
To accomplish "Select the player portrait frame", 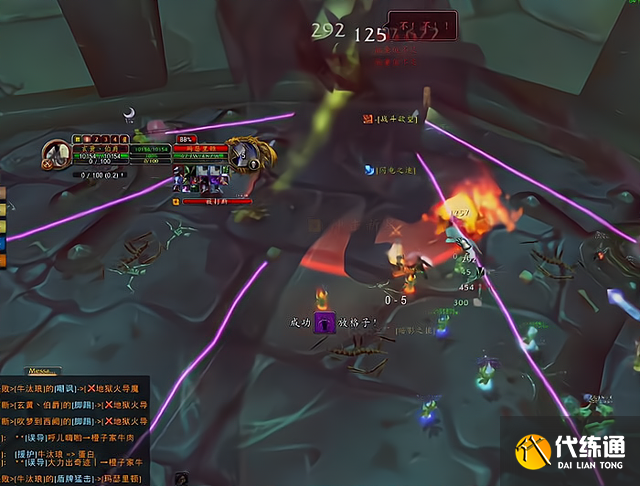I will 55,156.
